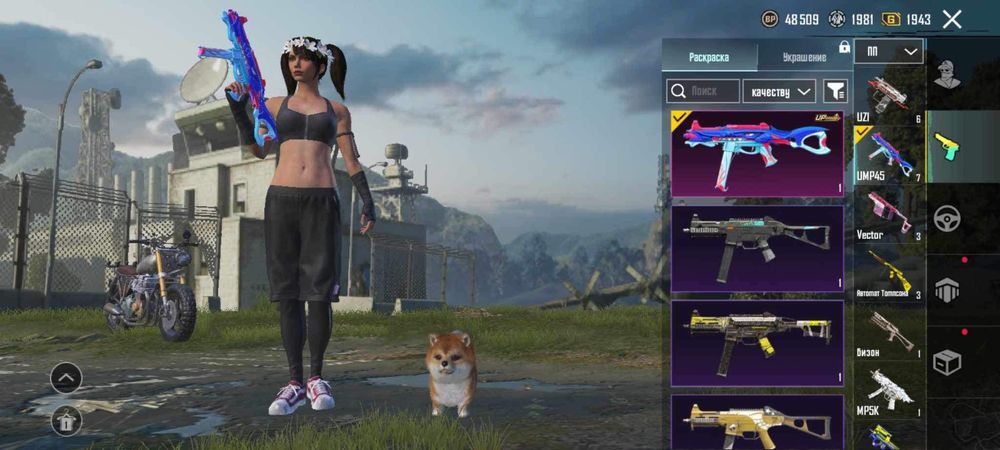Click the Поиск search field
The width and height of the screenshot is (1000, 450).
(703, 91)
